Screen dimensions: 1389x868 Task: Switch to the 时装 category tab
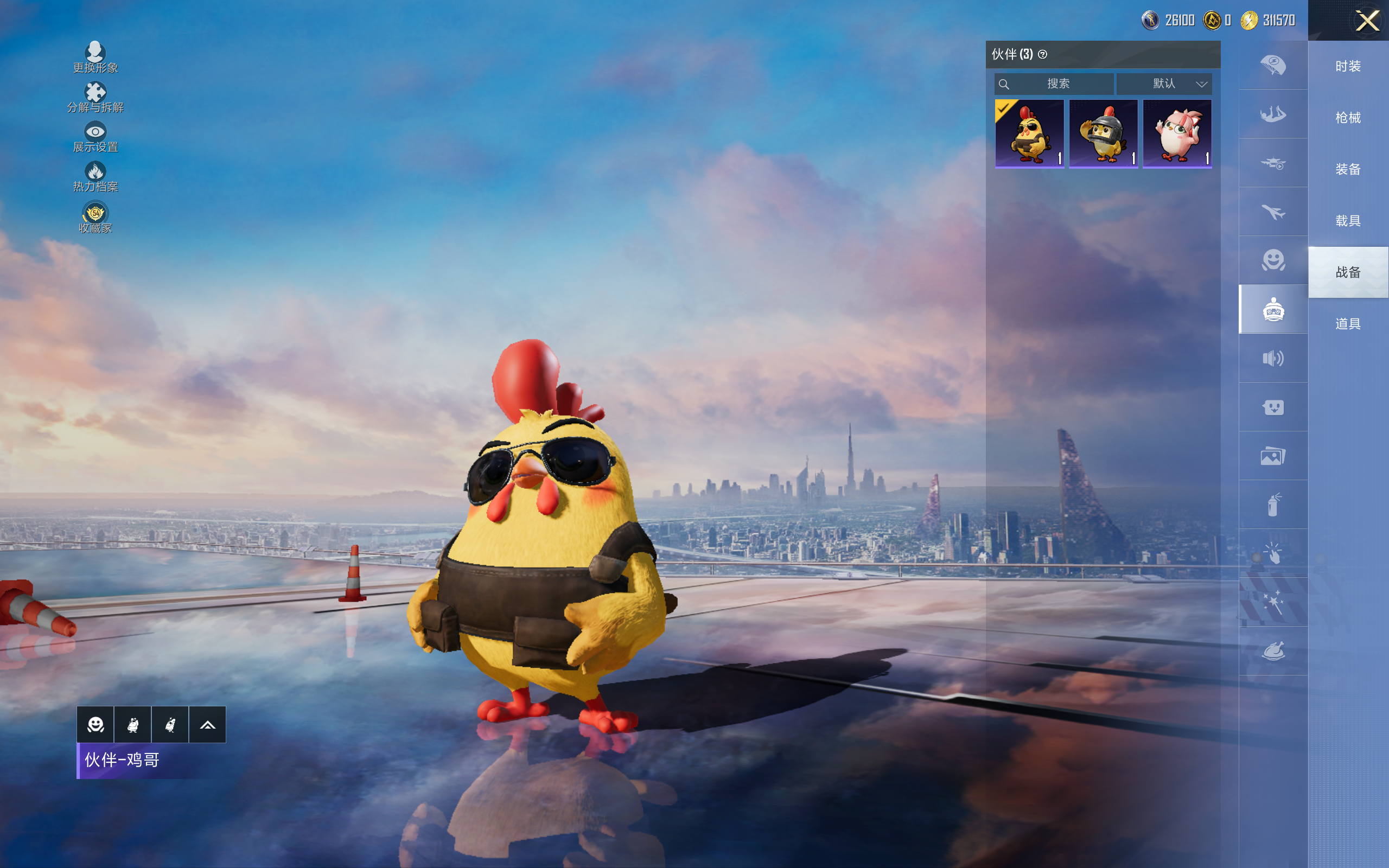pyautogui.click(x=1348, y=67)
